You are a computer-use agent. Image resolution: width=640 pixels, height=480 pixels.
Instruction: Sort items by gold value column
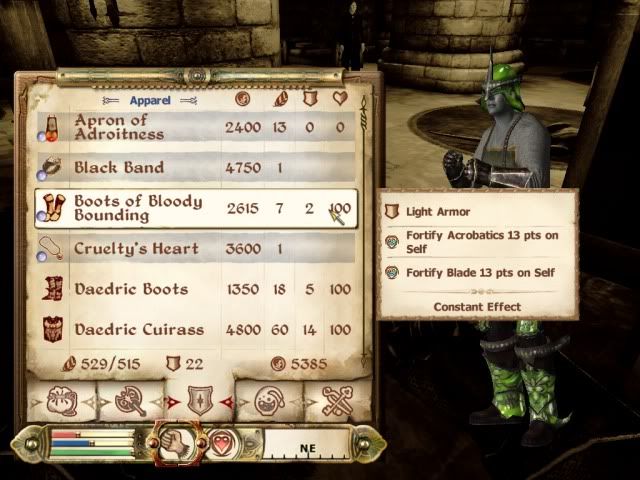[x=242, y=99]
